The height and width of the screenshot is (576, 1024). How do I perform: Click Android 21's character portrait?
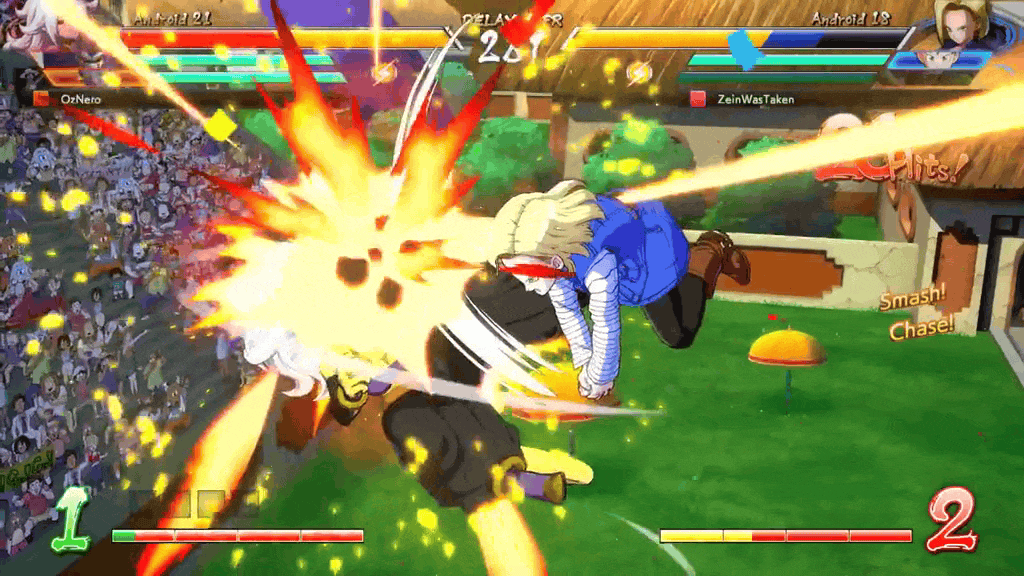(x=30, y=28)
